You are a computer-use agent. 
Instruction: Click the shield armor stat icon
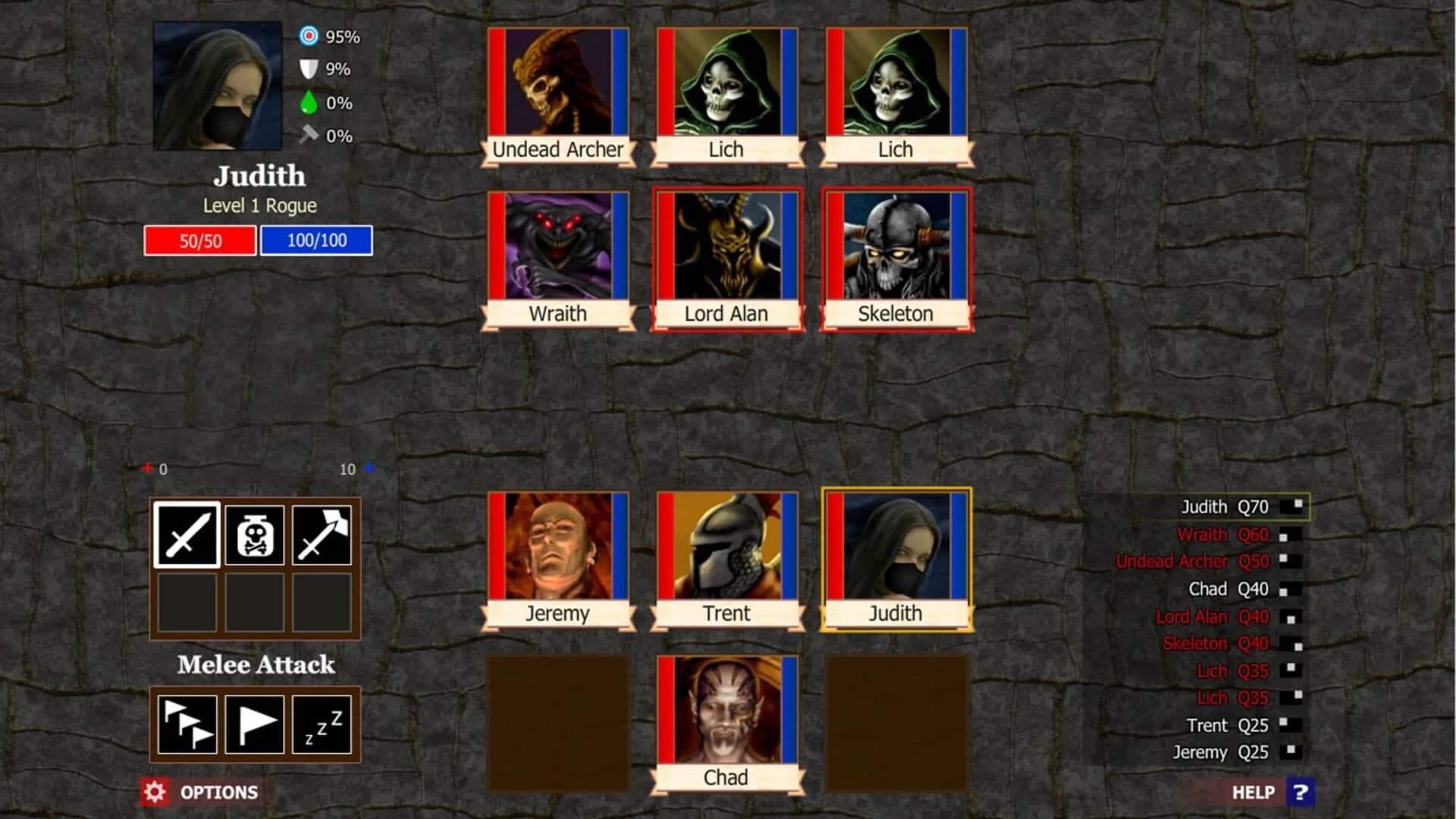[310, 68]
